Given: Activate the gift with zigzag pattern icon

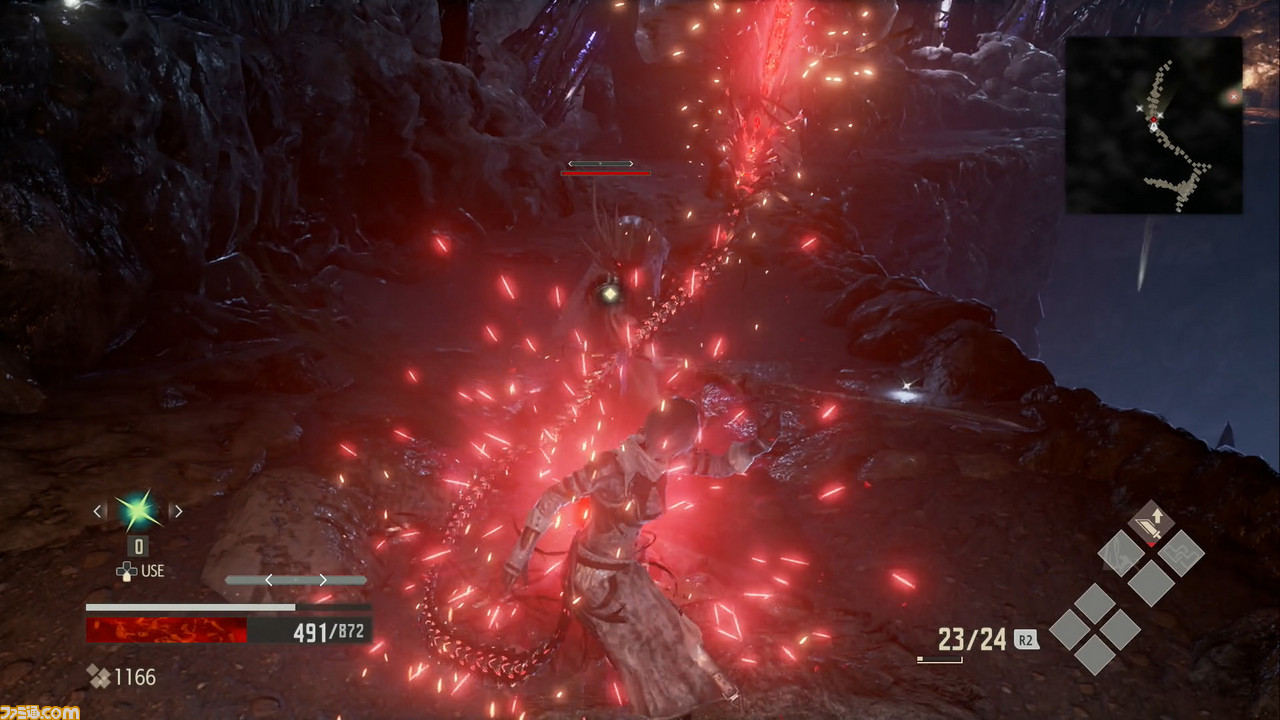Looking at the screenshot, I should [1181, 551].
